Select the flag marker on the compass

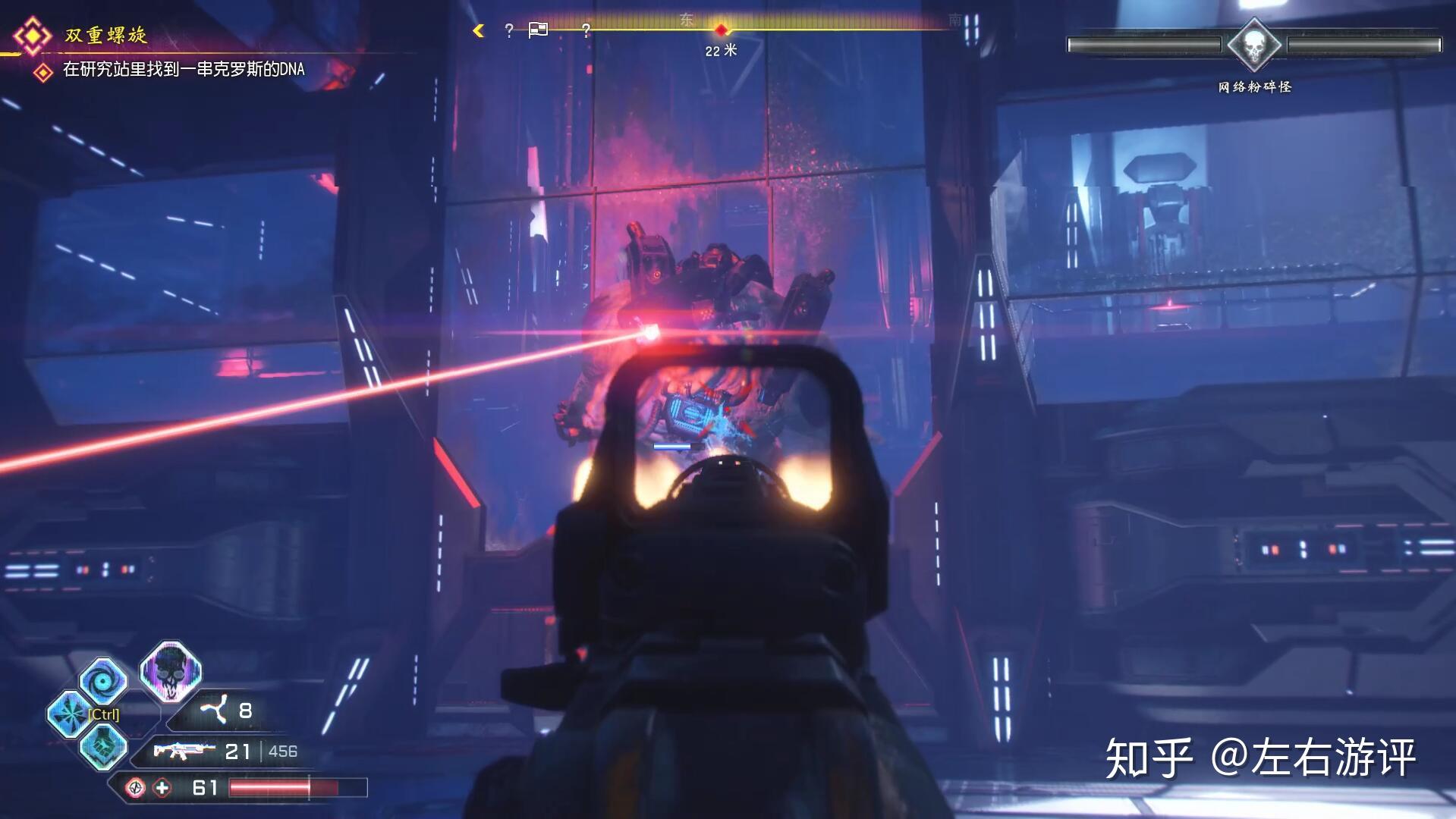tap(538, 30)
